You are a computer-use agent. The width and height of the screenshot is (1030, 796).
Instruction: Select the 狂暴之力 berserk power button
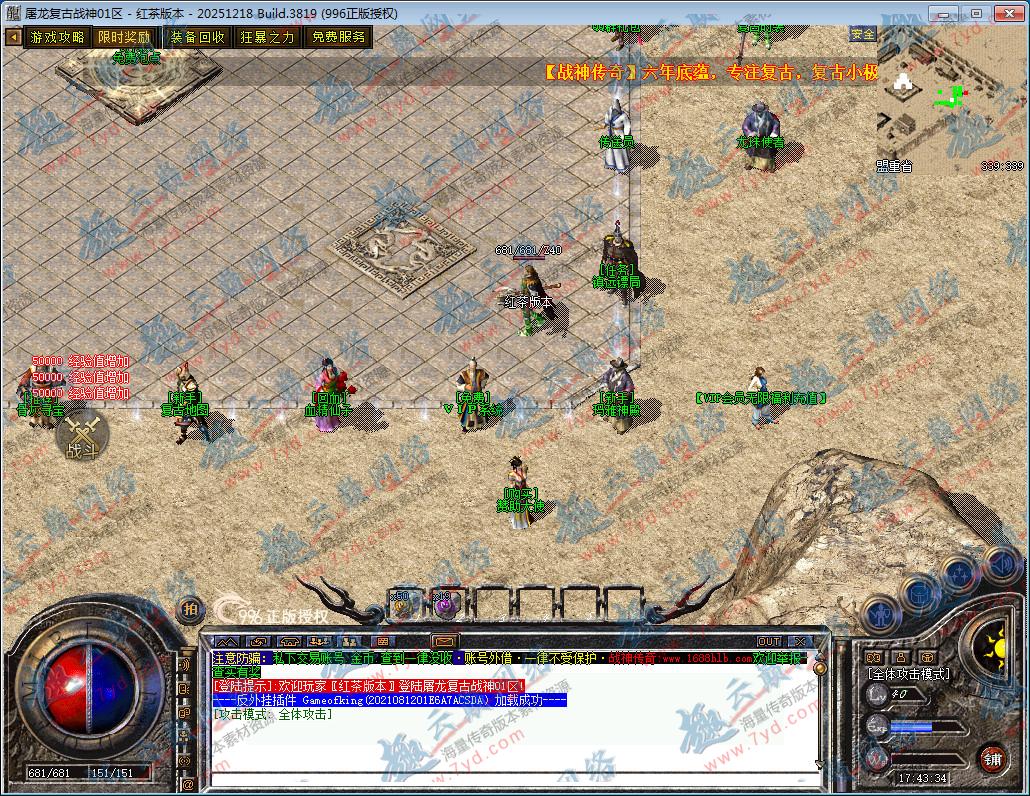(x=267, y=37)
